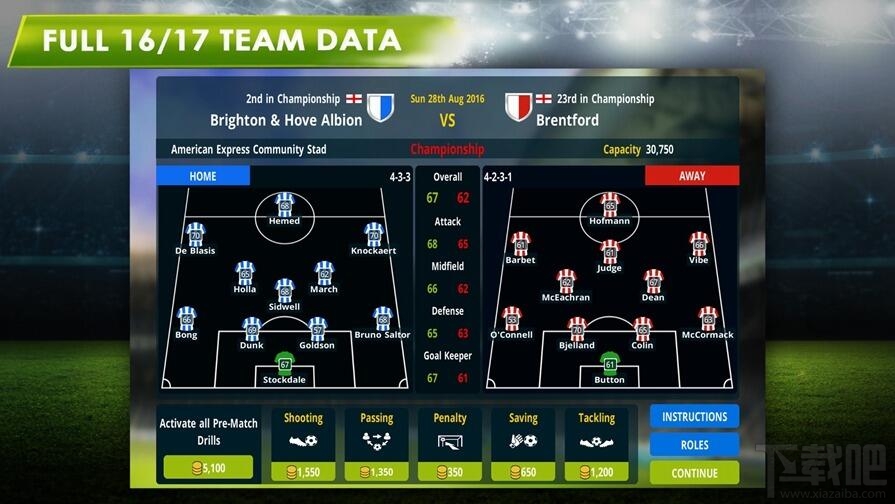The height and width of the screenshot is (504, 895).
Task: Select Brighton striker Hemed
Action: click(285, 206)
